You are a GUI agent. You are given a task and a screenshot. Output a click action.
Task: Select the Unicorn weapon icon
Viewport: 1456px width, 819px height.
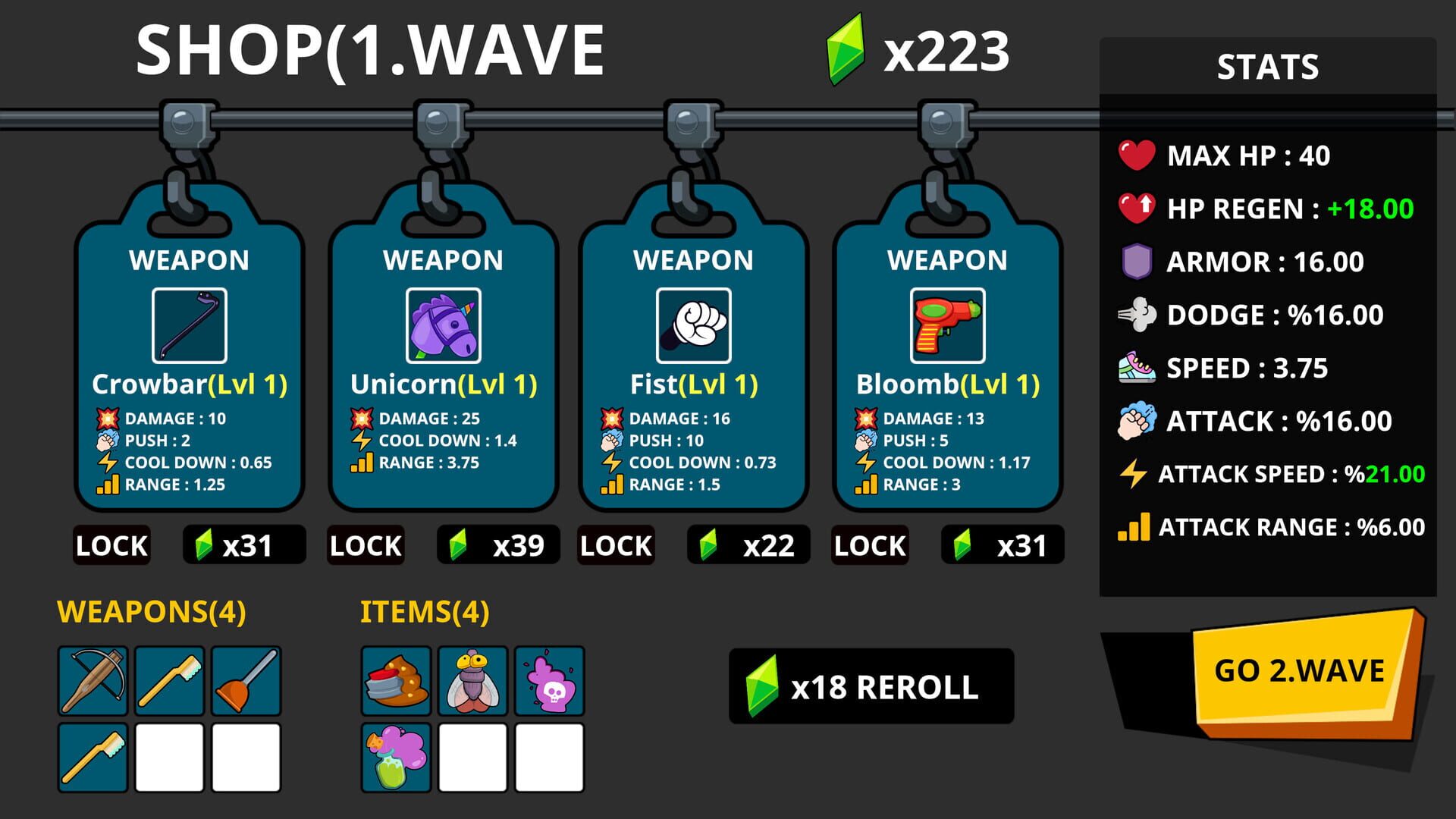[442, 325]
